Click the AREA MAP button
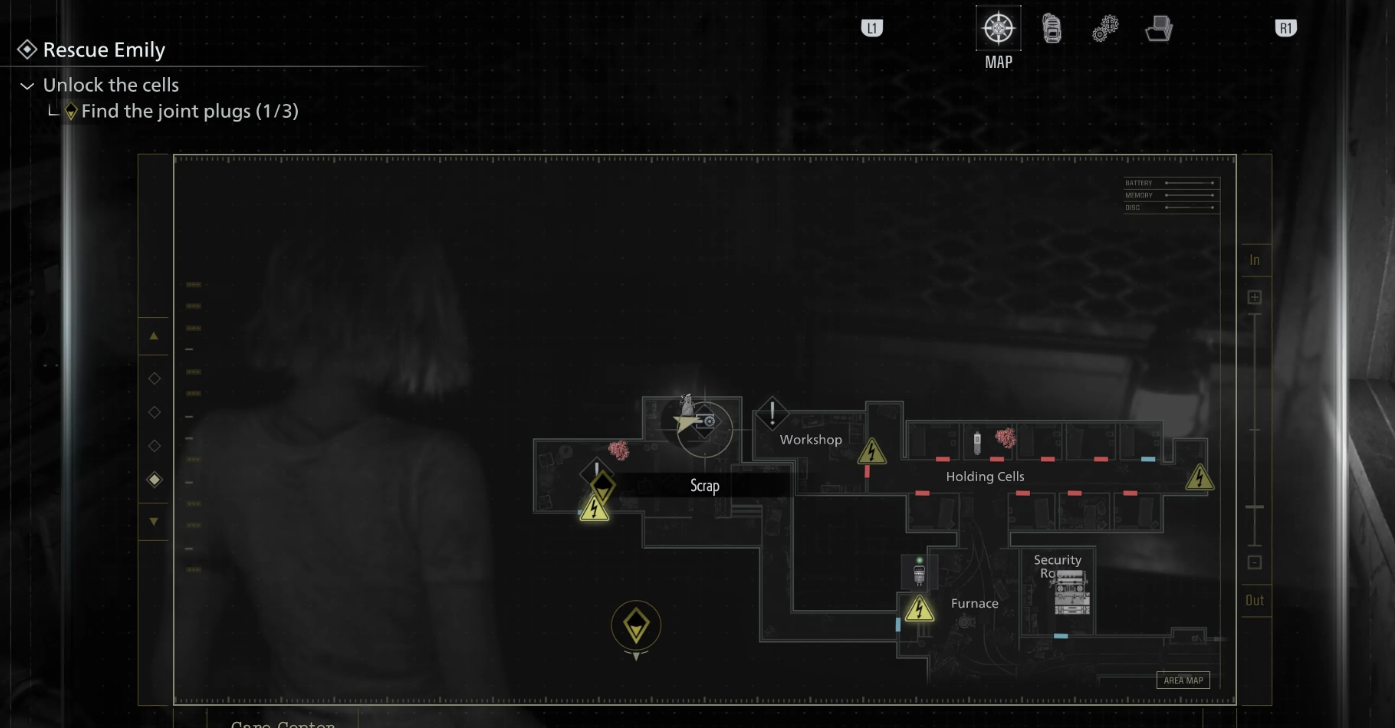This screenshot has height=728, width=1395. (x=1183, y=680)
